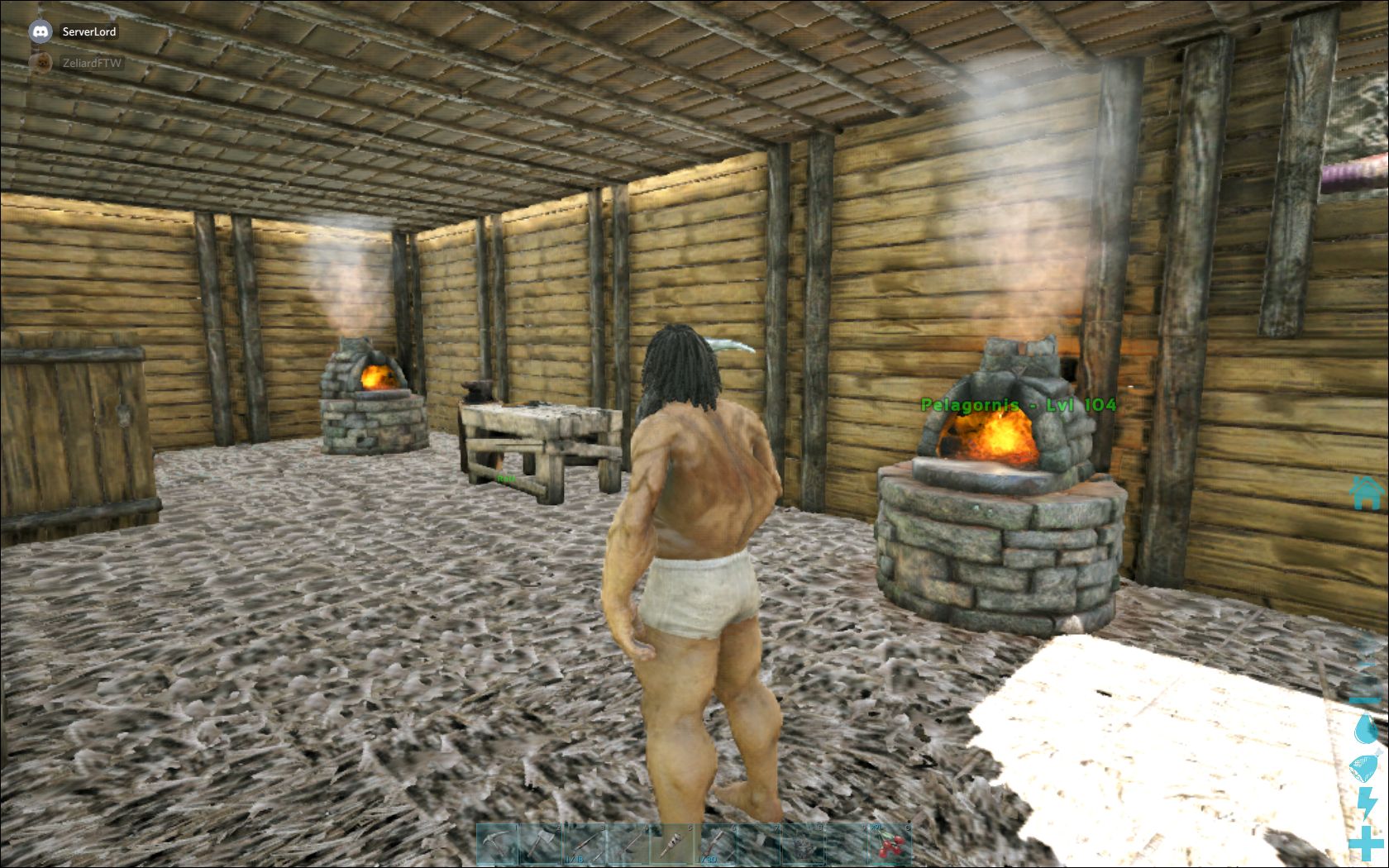Screen dimensions: 1389x868
Task: Click the stamina lightning bolt icon
Action: point(1367,803)
